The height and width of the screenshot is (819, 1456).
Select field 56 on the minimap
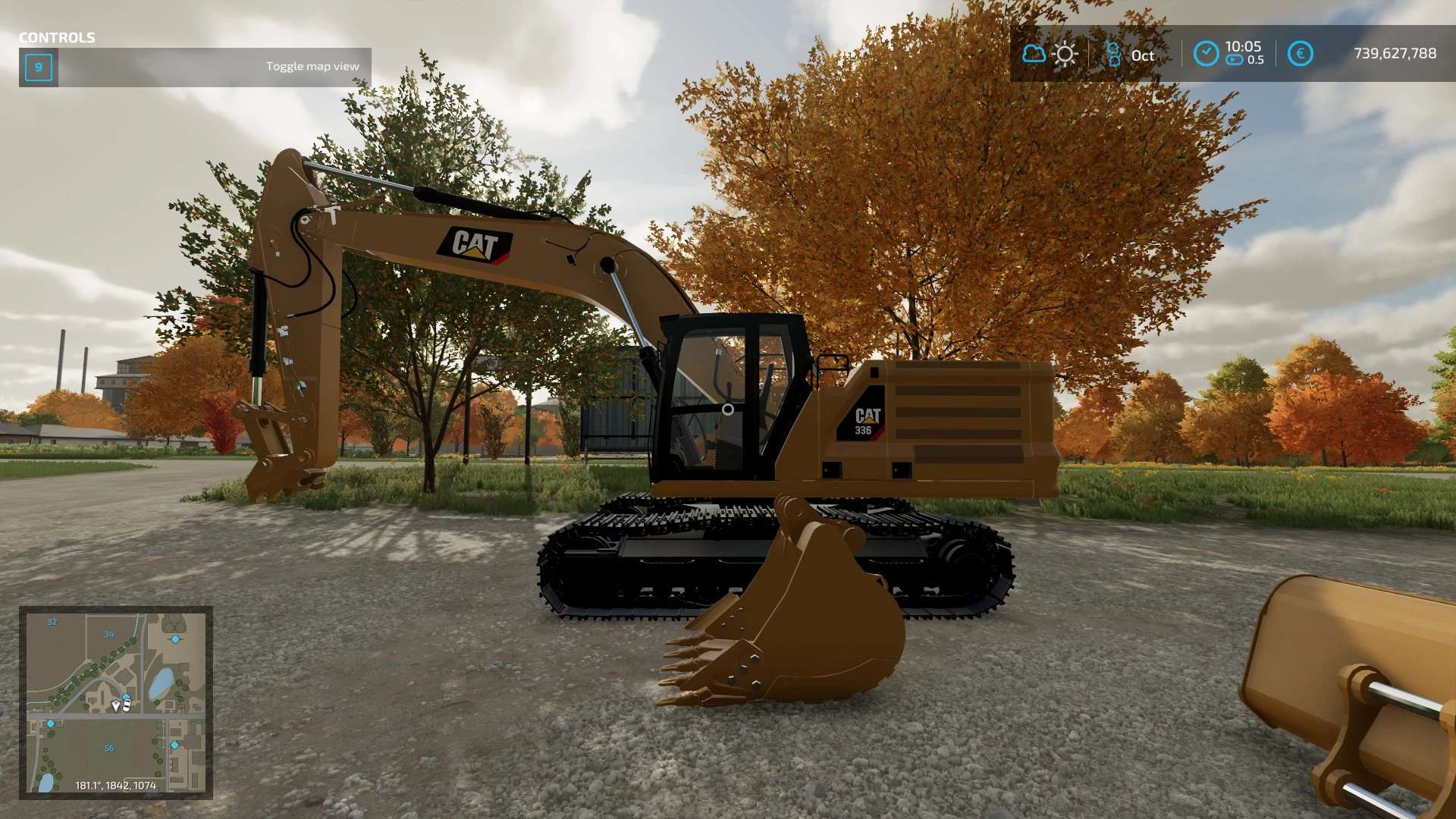pyautogui.click(x=109, y=748)
